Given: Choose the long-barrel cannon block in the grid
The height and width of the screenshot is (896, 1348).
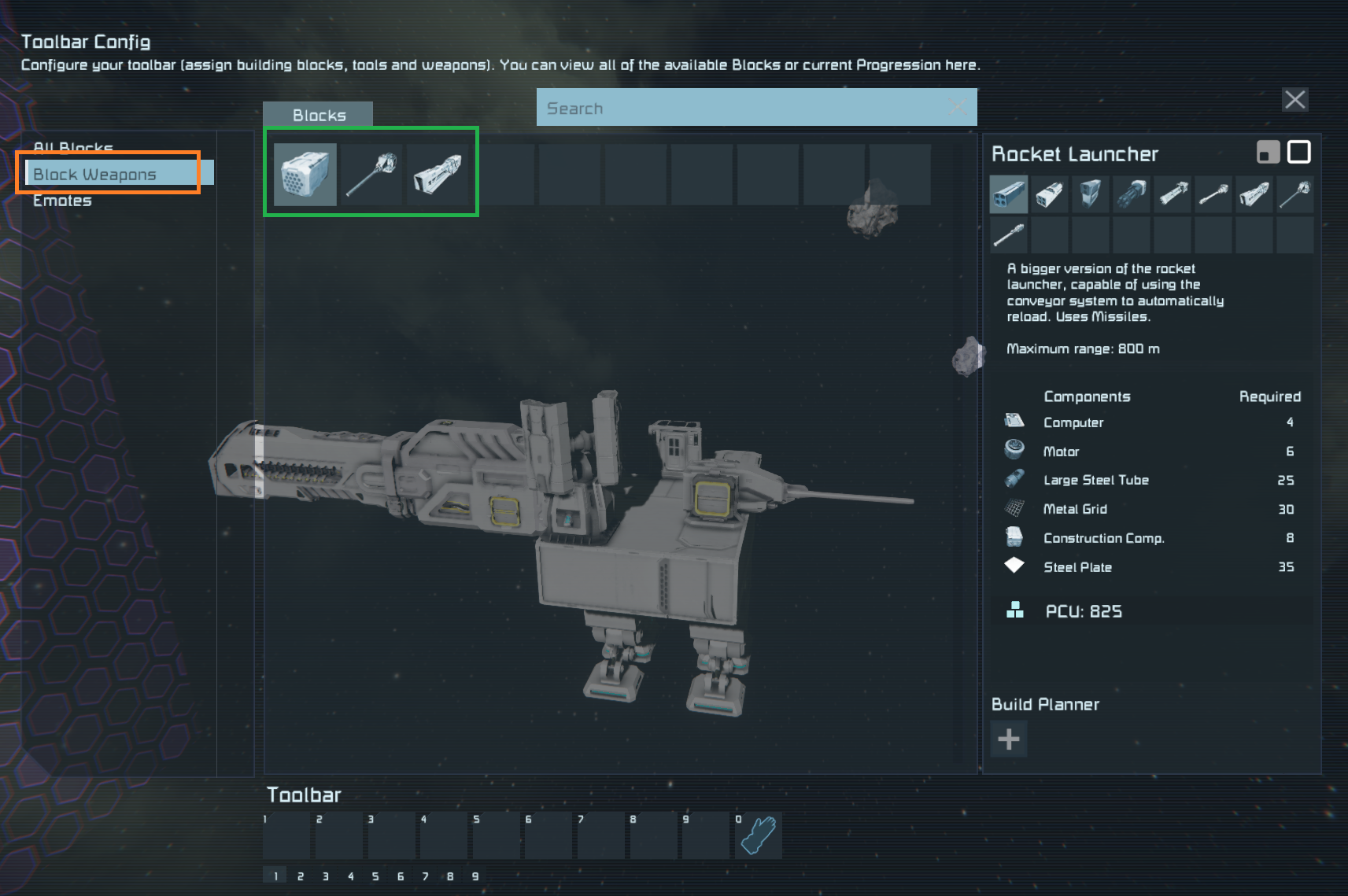Looking at the screenshot, I should 371,174.
